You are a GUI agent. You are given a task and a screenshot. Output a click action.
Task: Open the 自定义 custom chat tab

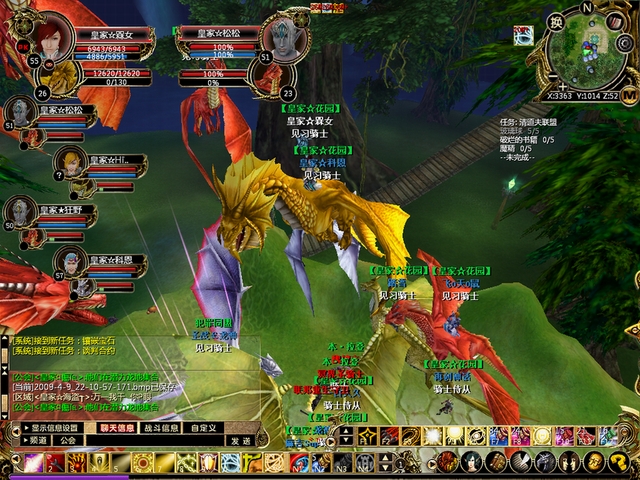(203, 428)
